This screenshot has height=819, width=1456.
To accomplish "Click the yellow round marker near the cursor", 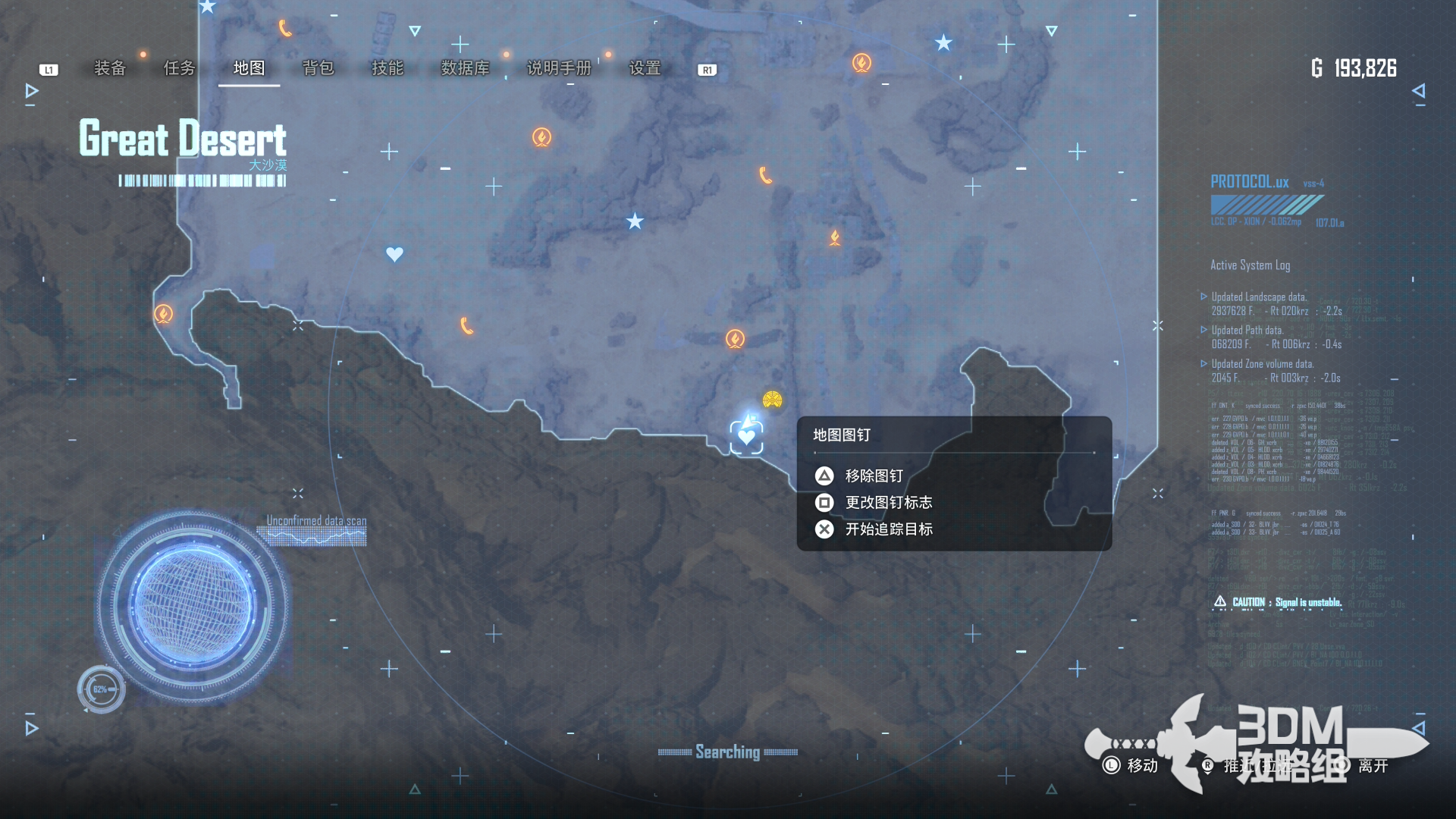I will [772, 400].
